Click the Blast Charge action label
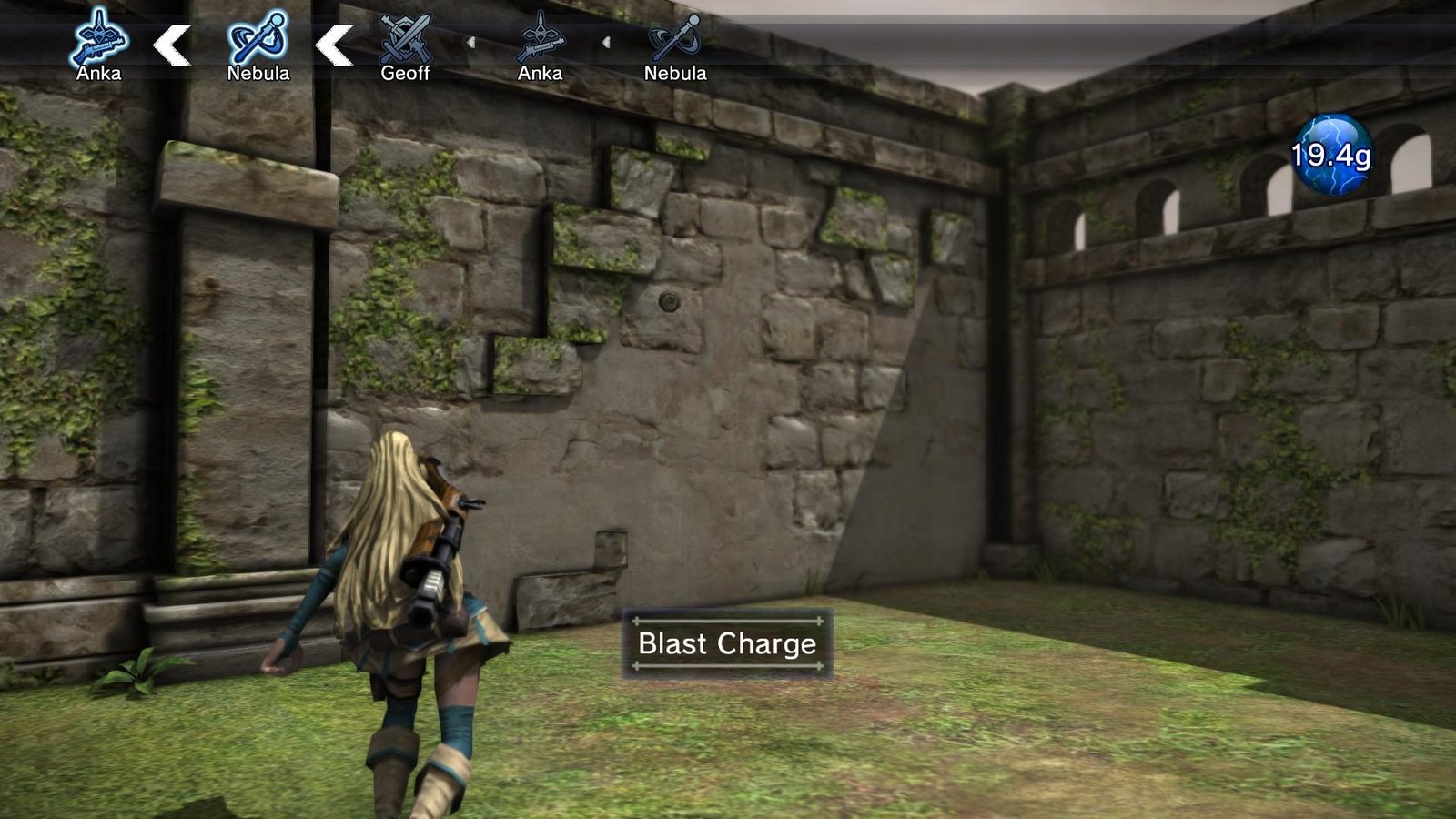Viewport: 1456px width, 819px height. 728,644
